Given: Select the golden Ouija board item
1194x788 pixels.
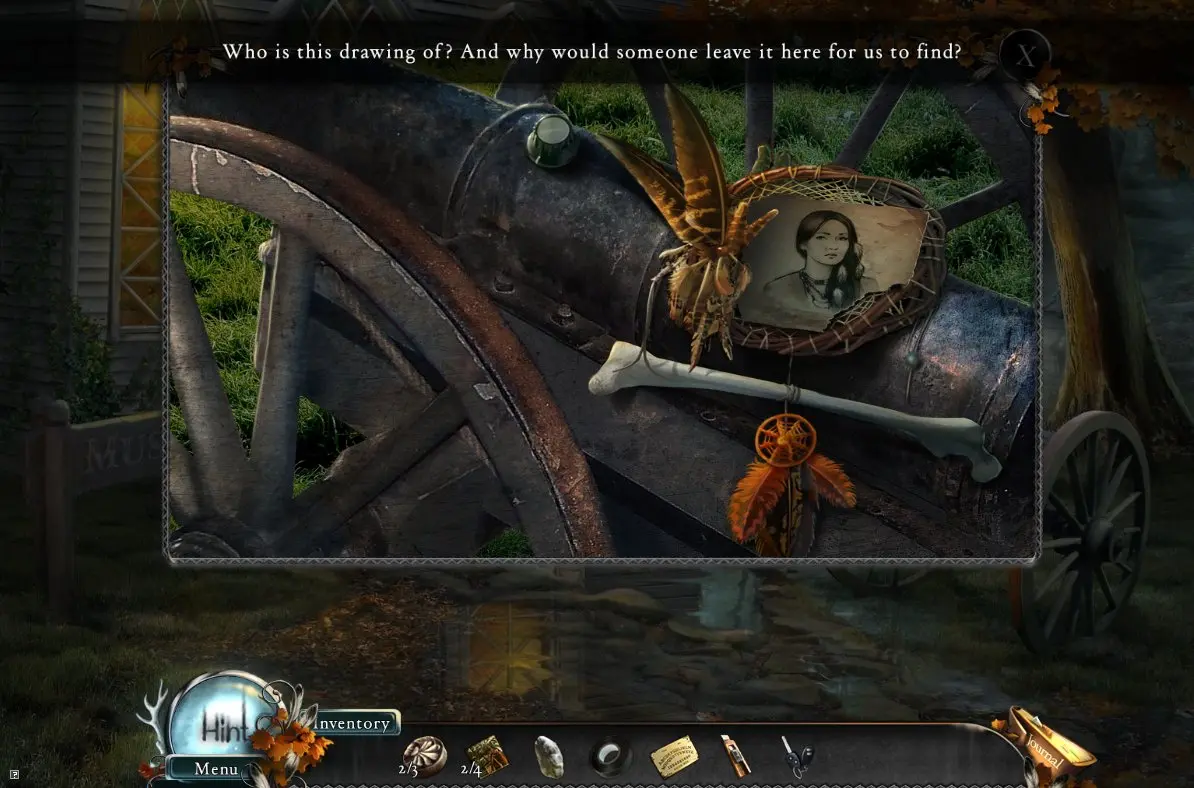Looking at the screenshot, I should pos(674,757).
